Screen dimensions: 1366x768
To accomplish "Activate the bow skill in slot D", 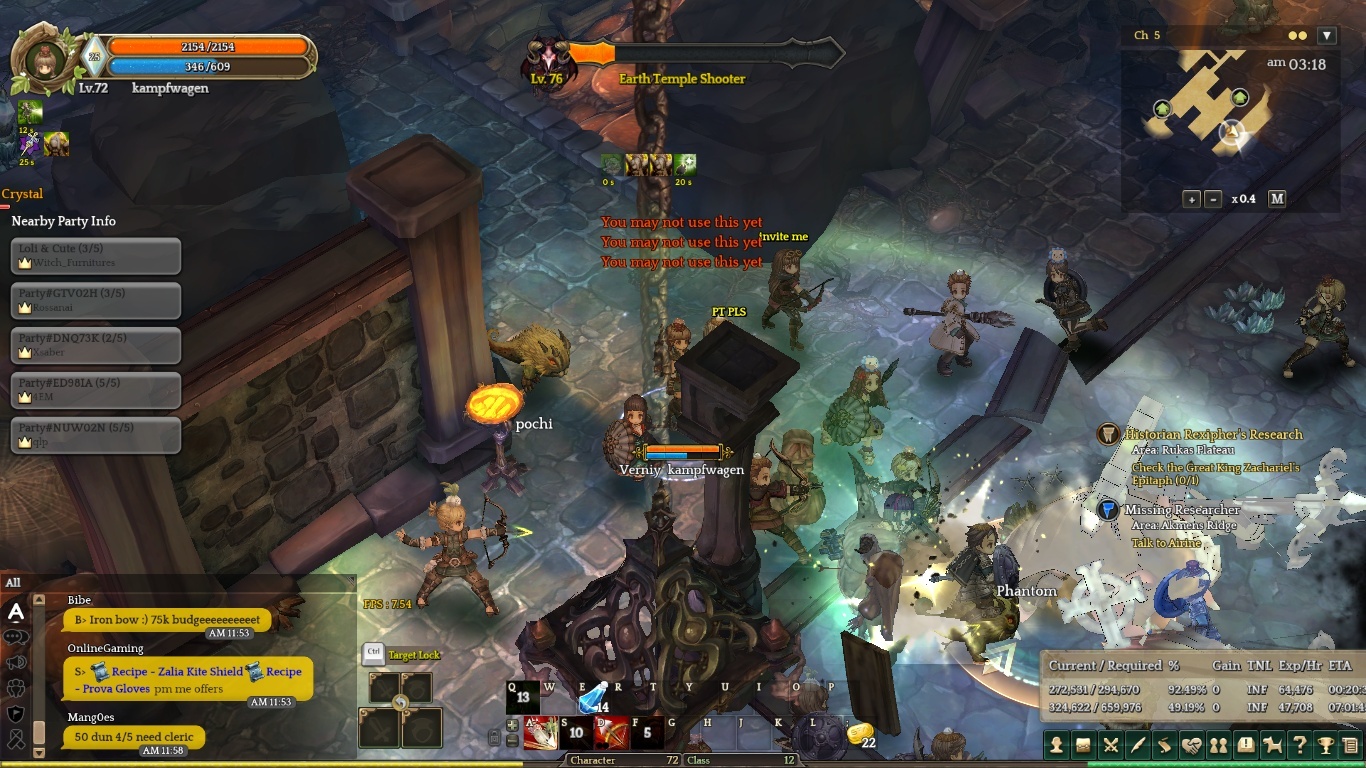I will (x=610, y=733).
